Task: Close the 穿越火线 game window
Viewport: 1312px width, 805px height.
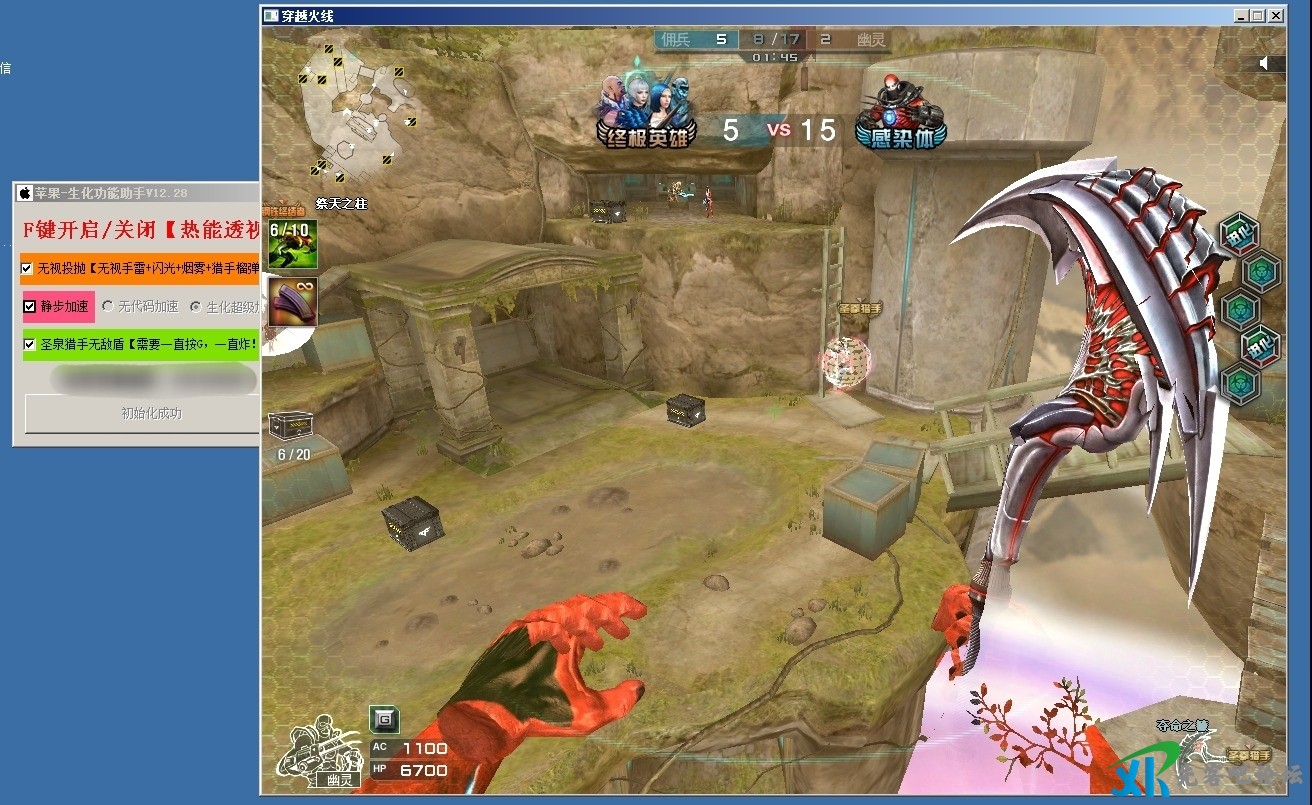Action: (1287, 16)
